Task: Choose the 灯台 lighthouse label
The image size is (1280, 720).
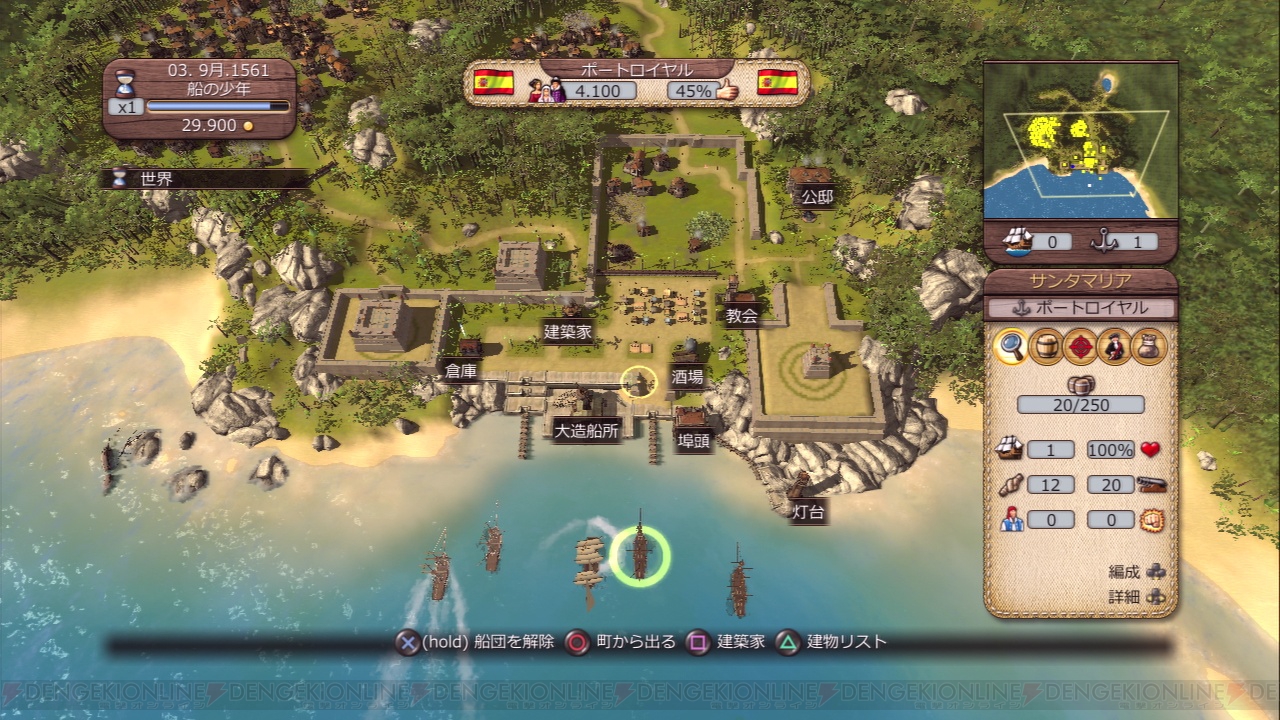Action: (x=808, y=512)
